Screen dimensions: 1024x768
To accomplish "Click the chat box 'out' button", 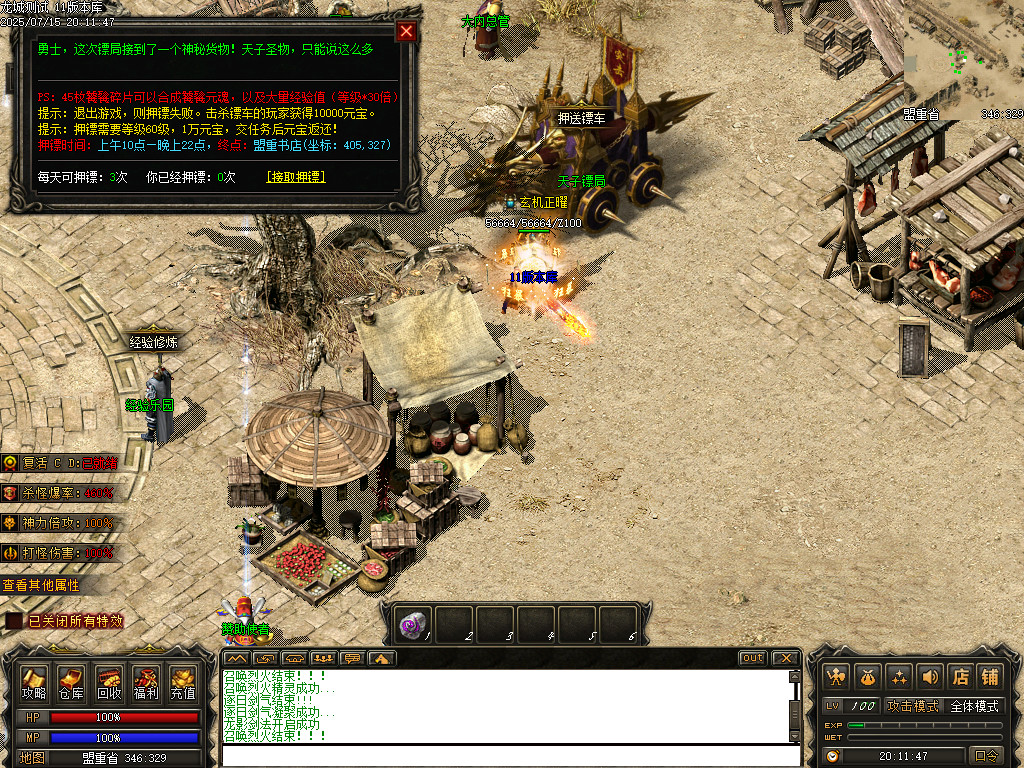I will [753, 658].
